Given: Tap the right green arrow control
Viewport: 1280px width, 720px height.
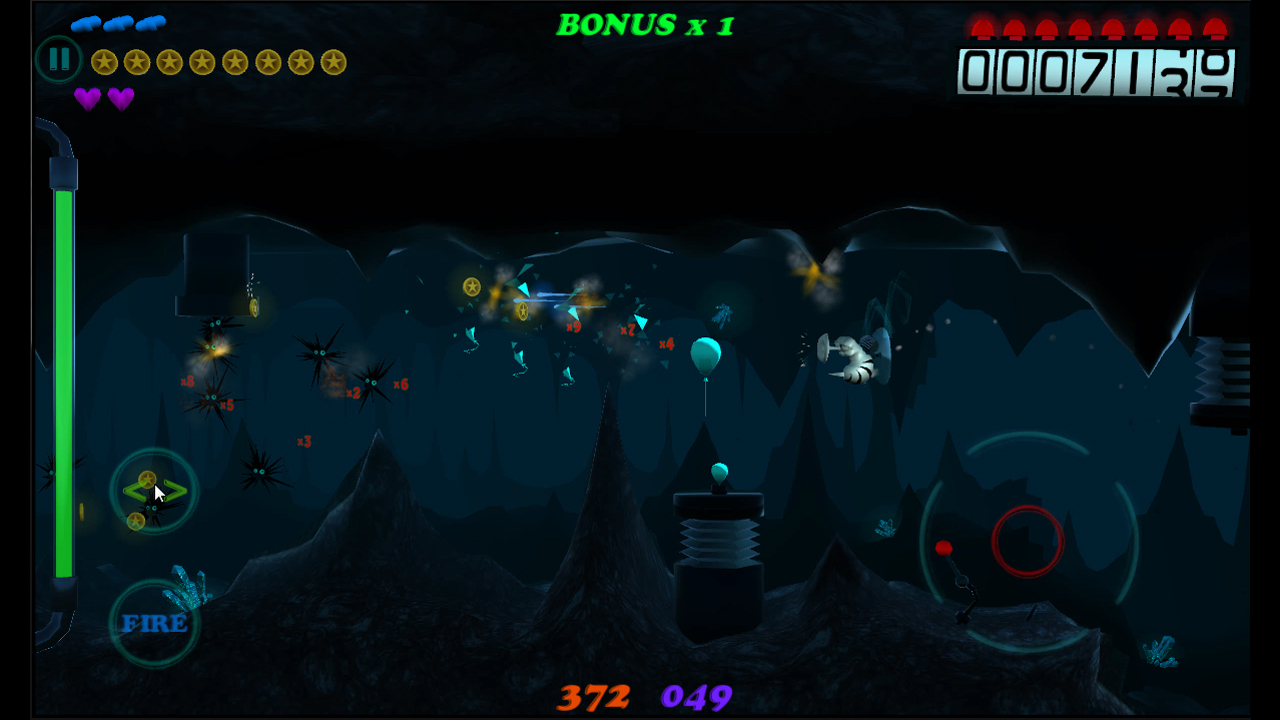Looking at the screenshot, I should (x=176, y=491).
